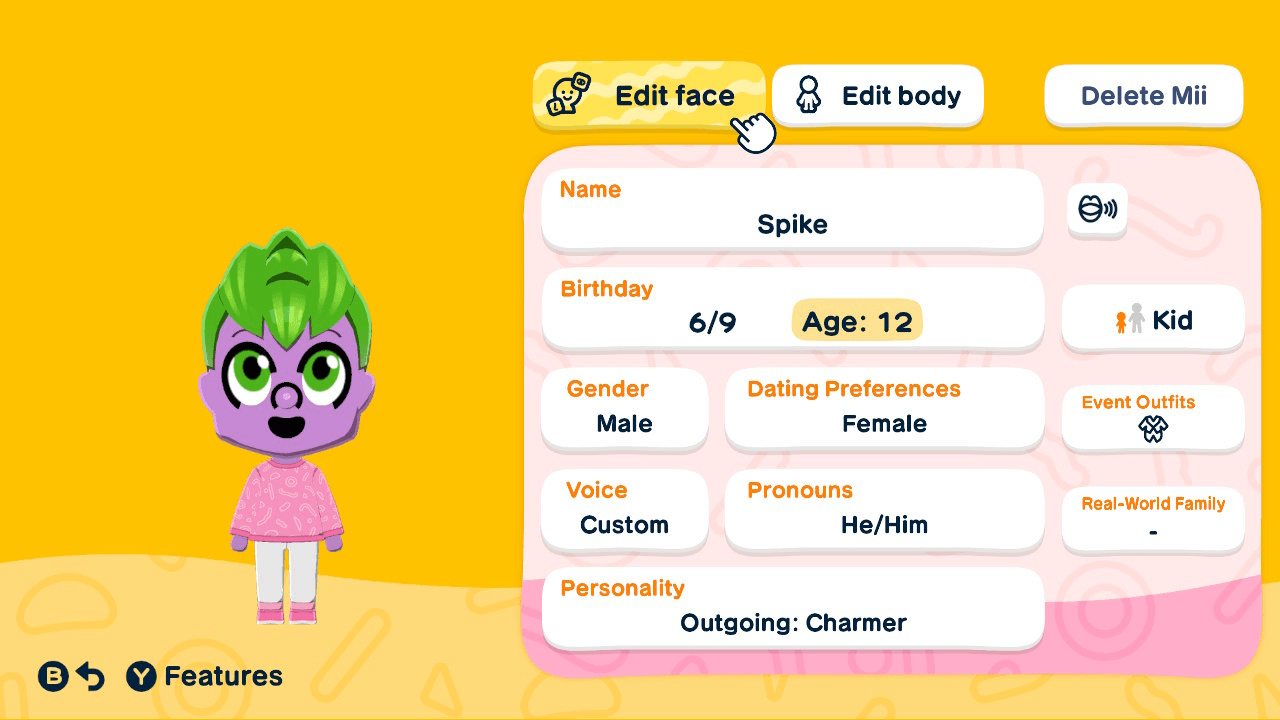Open the Event Outfits shirt icon

[x=1152, y=430]
